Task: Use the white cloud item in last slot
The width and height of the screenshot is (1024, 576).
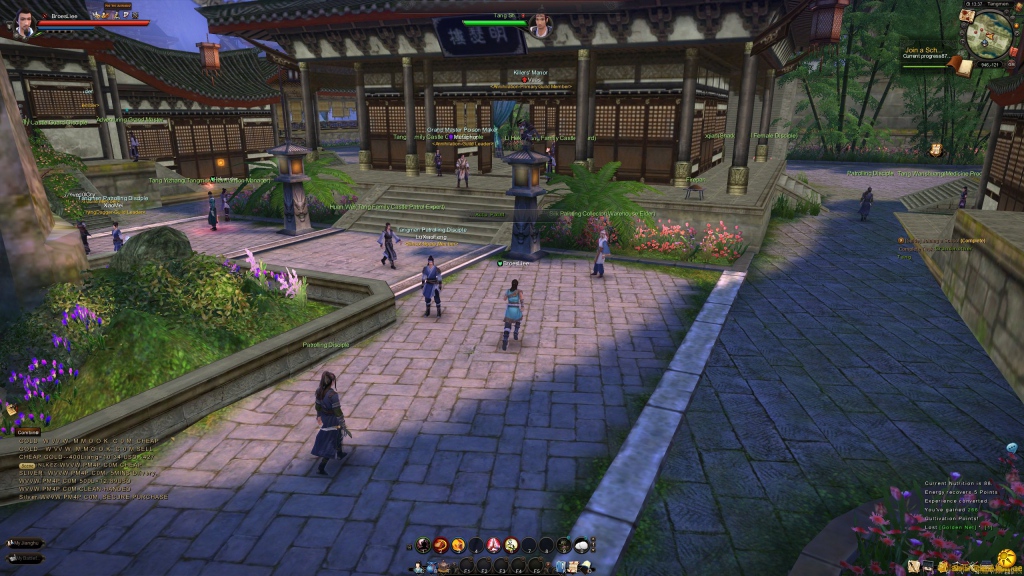Action: [x=581, y=545]
